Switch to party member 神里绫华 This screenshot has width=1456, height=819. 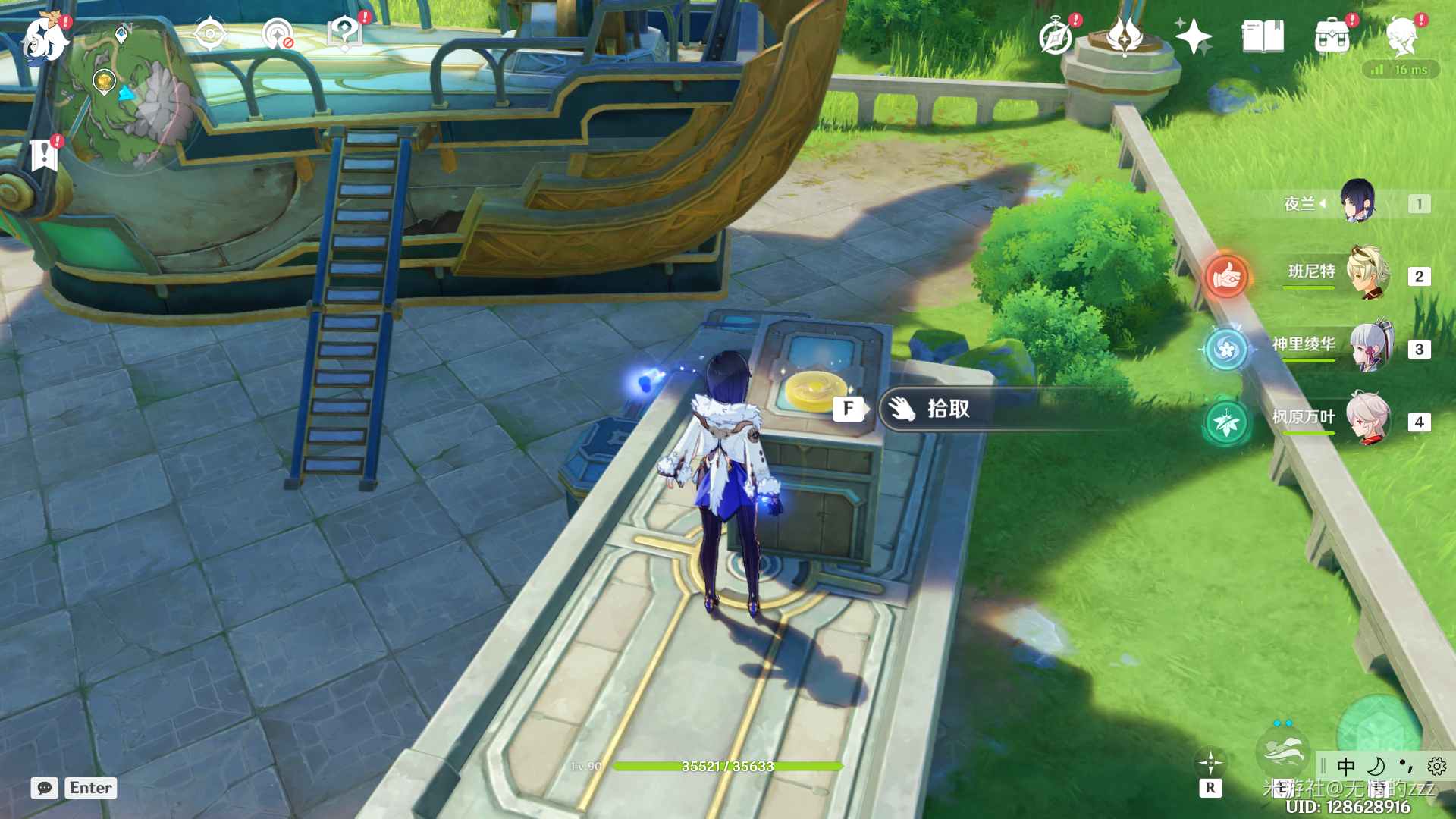click(x=1369, y=347)
